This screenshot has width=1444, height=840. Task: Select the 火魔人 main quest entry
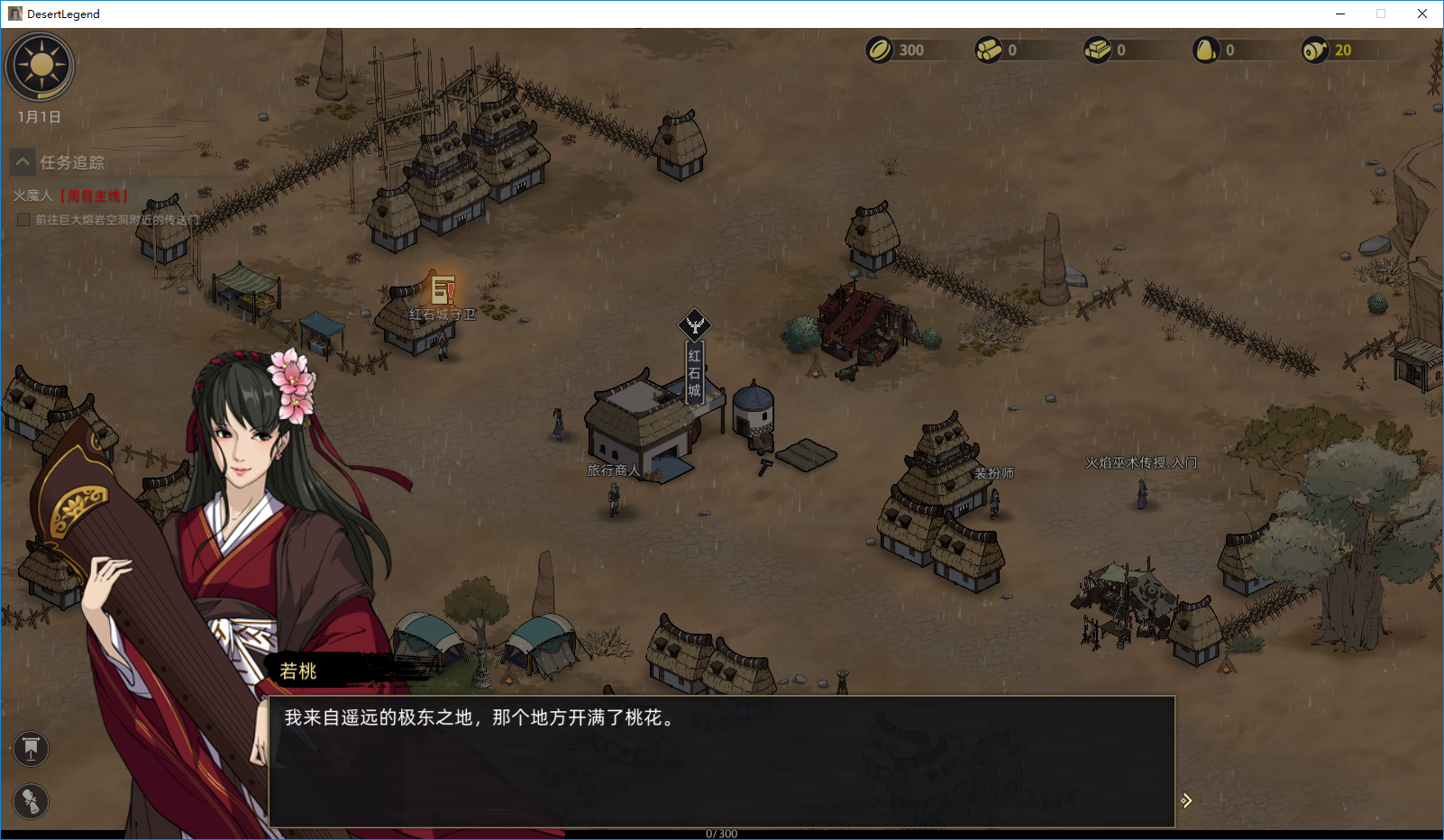tap(70, 196)
